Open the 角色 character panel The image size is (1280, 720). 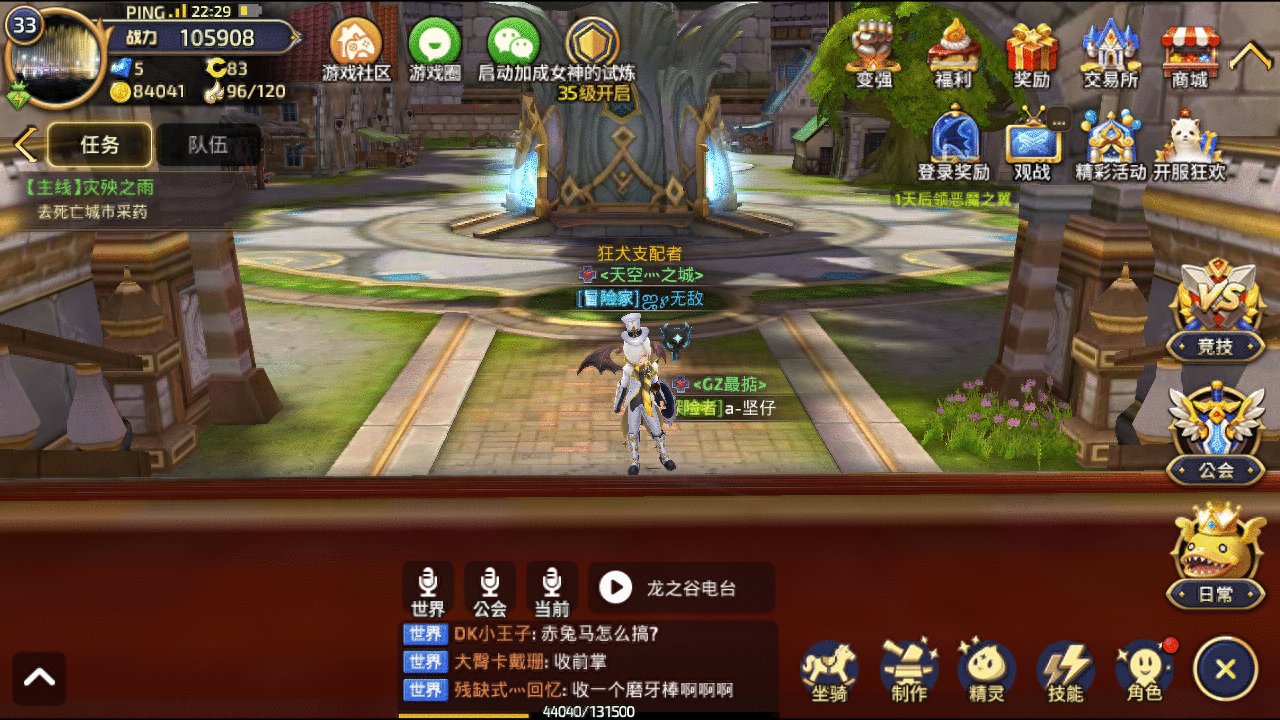pos(1142,672)
